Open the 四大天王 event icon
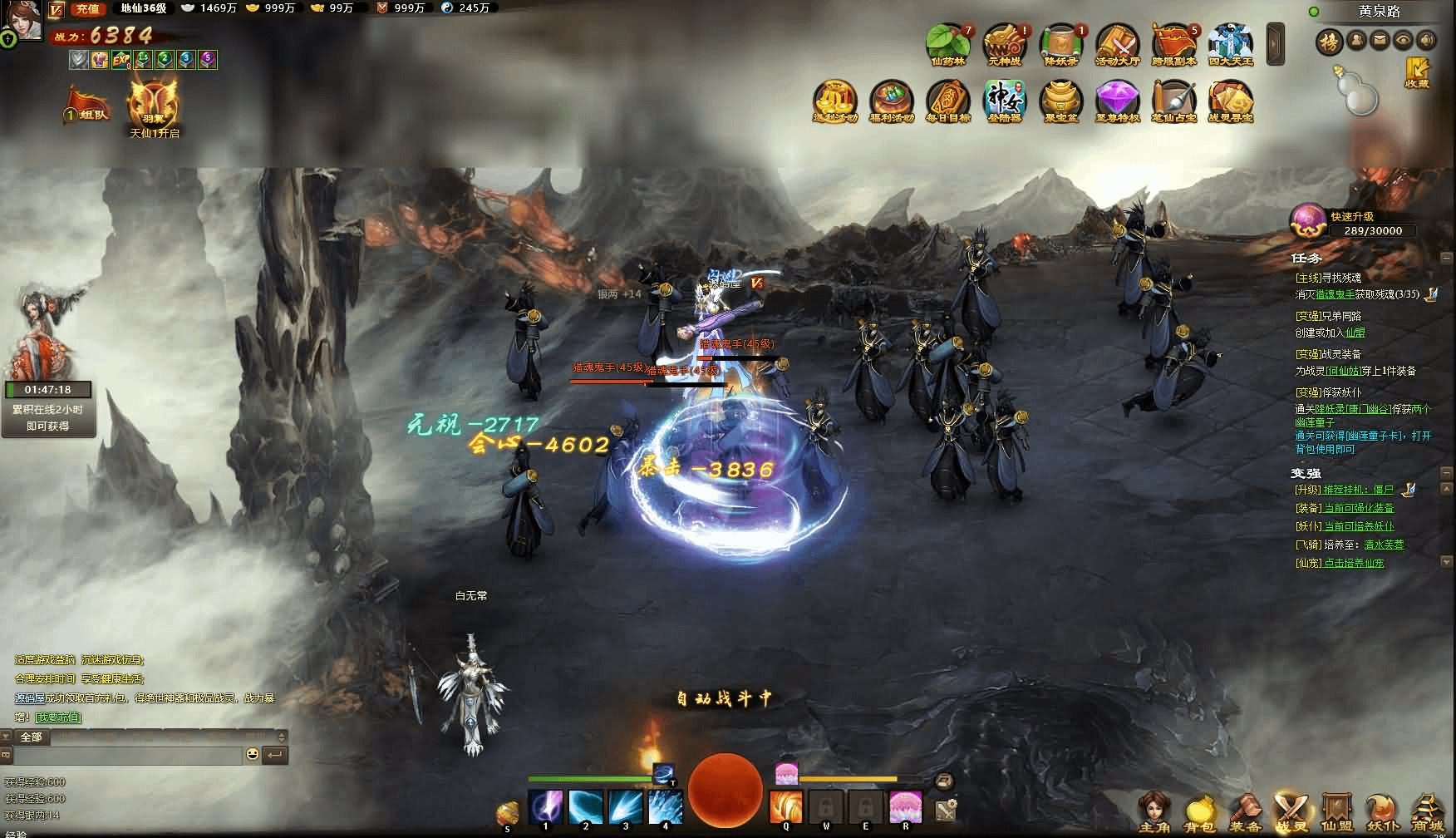 click(x=1230, y=43)
